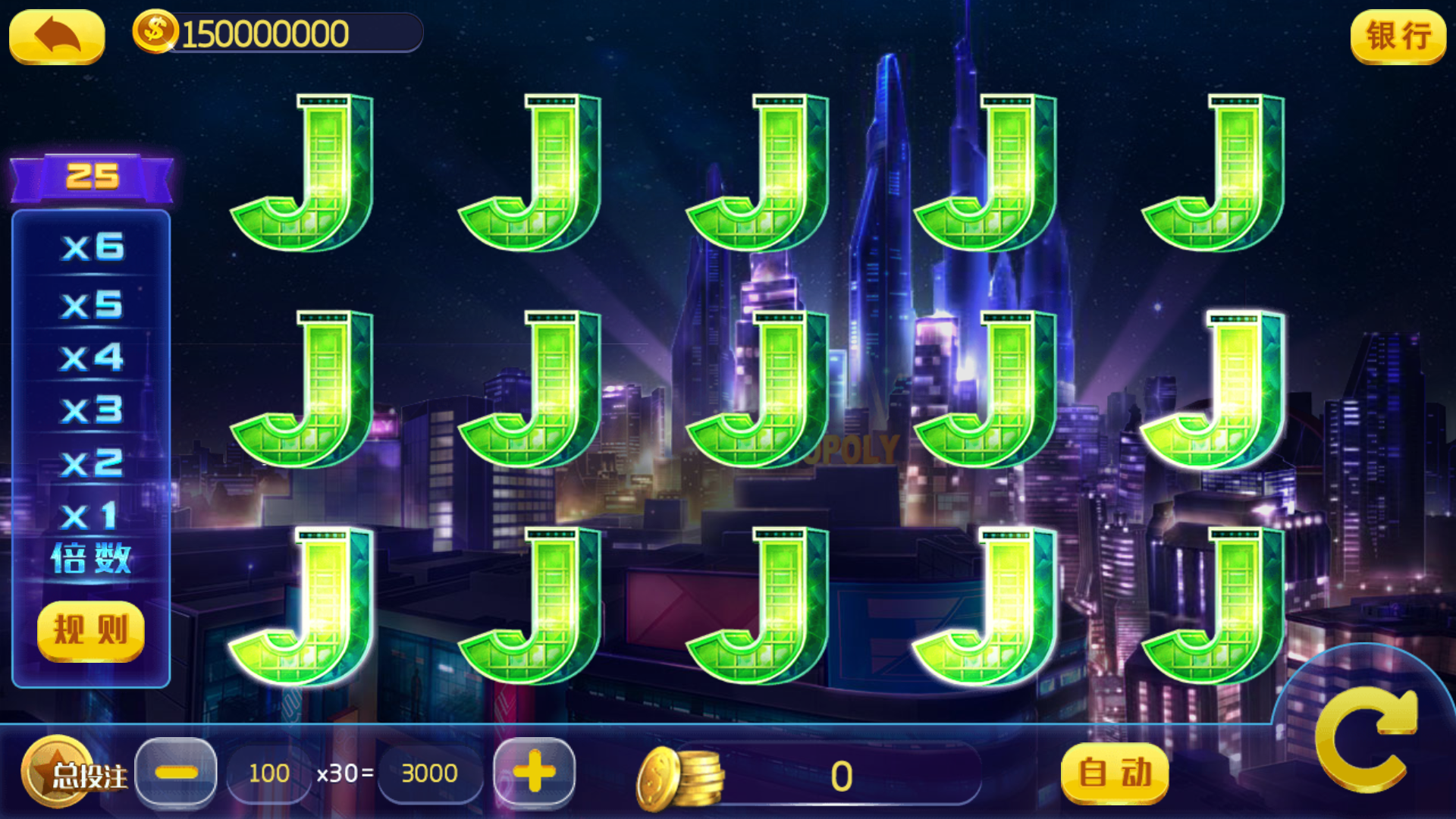Open the 规则 rules button
Viewport: 1456px width, 819px height.
(x=91, y=630)
